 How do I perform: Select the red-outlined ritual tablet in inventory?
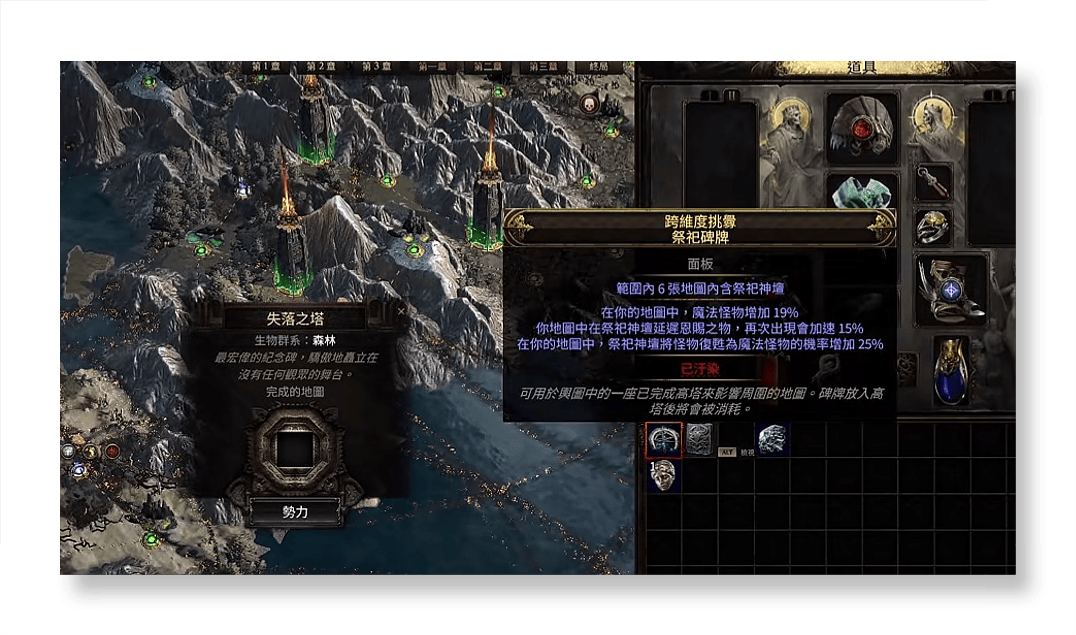click(x=663, y=440)
